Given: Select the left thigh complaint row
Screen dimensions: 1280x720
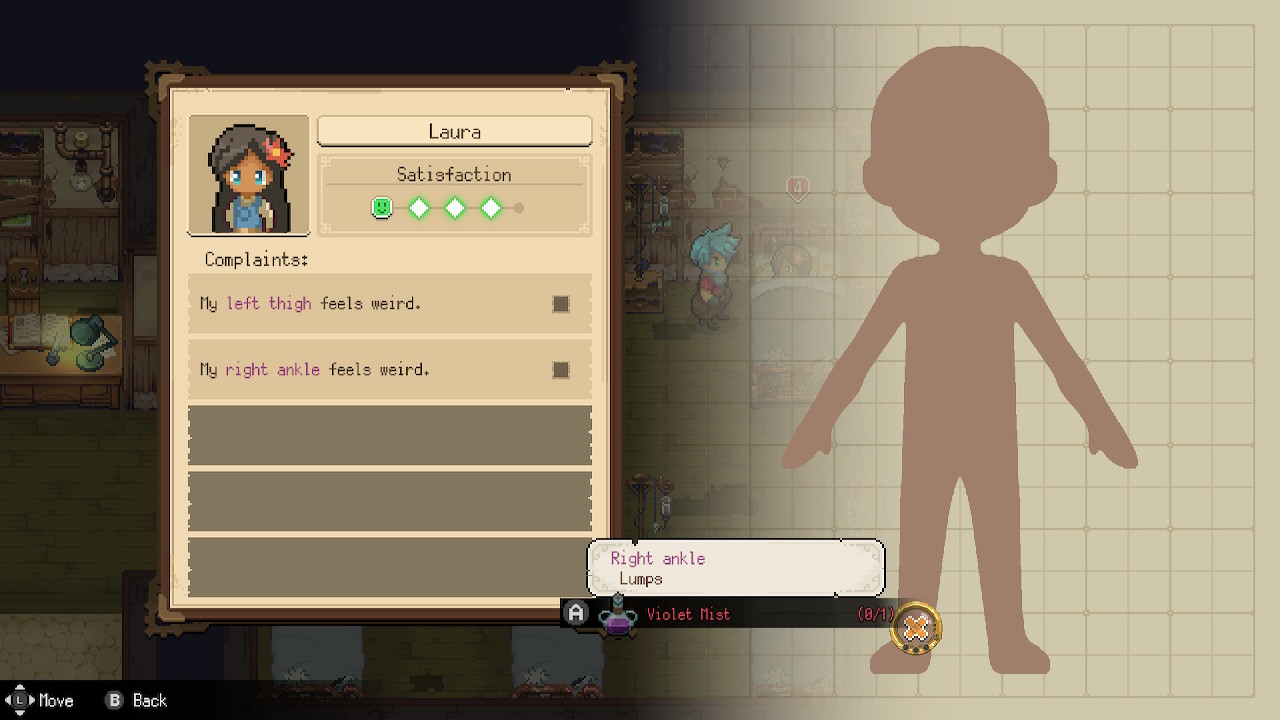Looking at the screenshot, I should 389,304.
